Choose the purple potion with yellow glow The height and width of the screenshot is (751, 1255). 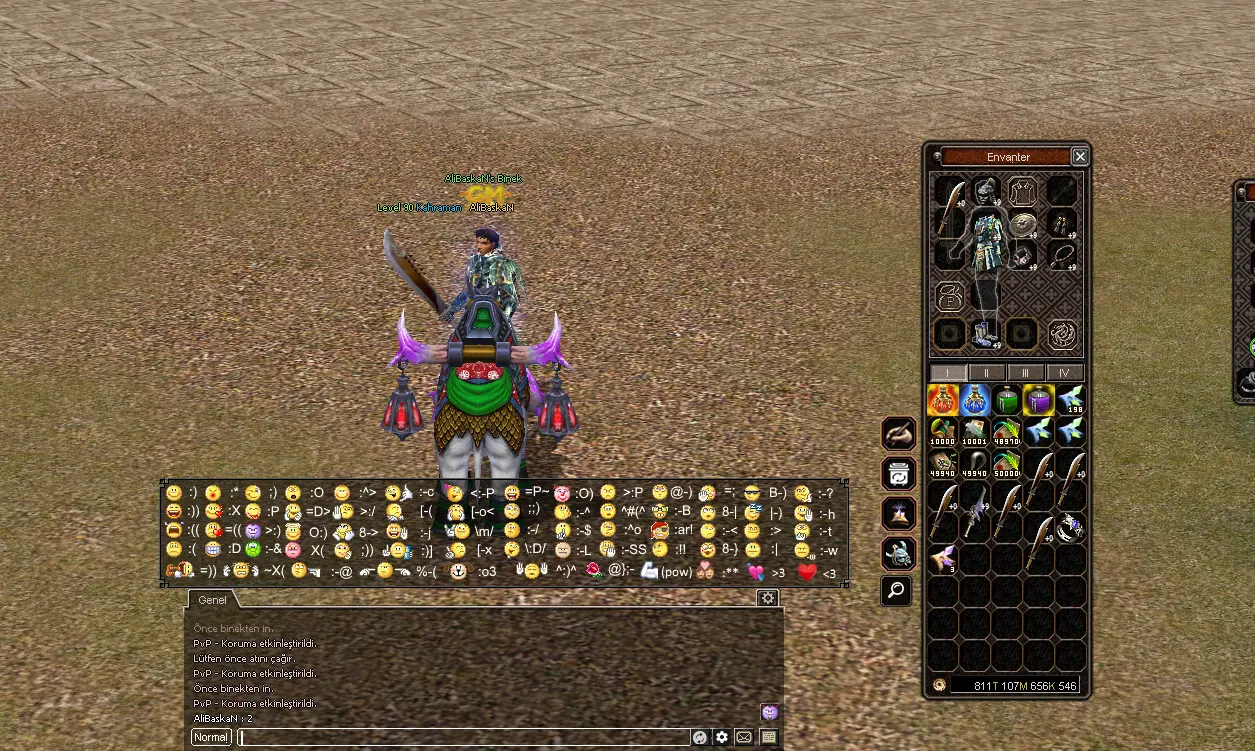click(1039, 400)
